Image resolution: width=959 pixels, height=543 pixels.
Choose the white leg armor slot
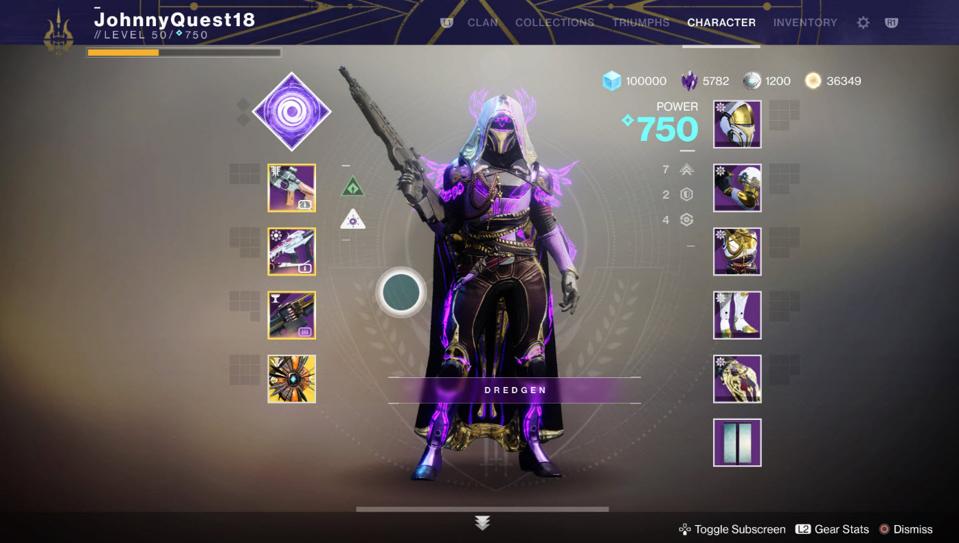[737, 316]
